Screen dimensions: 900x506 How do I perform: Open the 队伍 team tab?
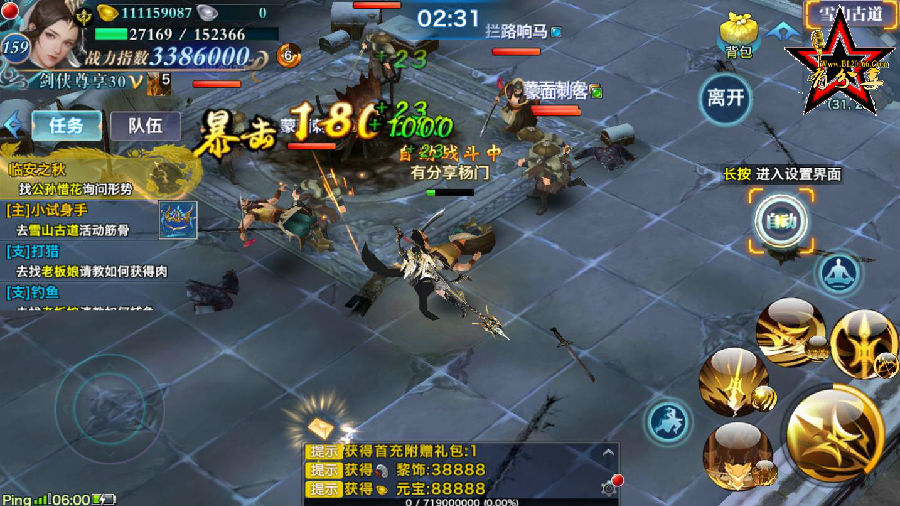click(x=145, y=125)
